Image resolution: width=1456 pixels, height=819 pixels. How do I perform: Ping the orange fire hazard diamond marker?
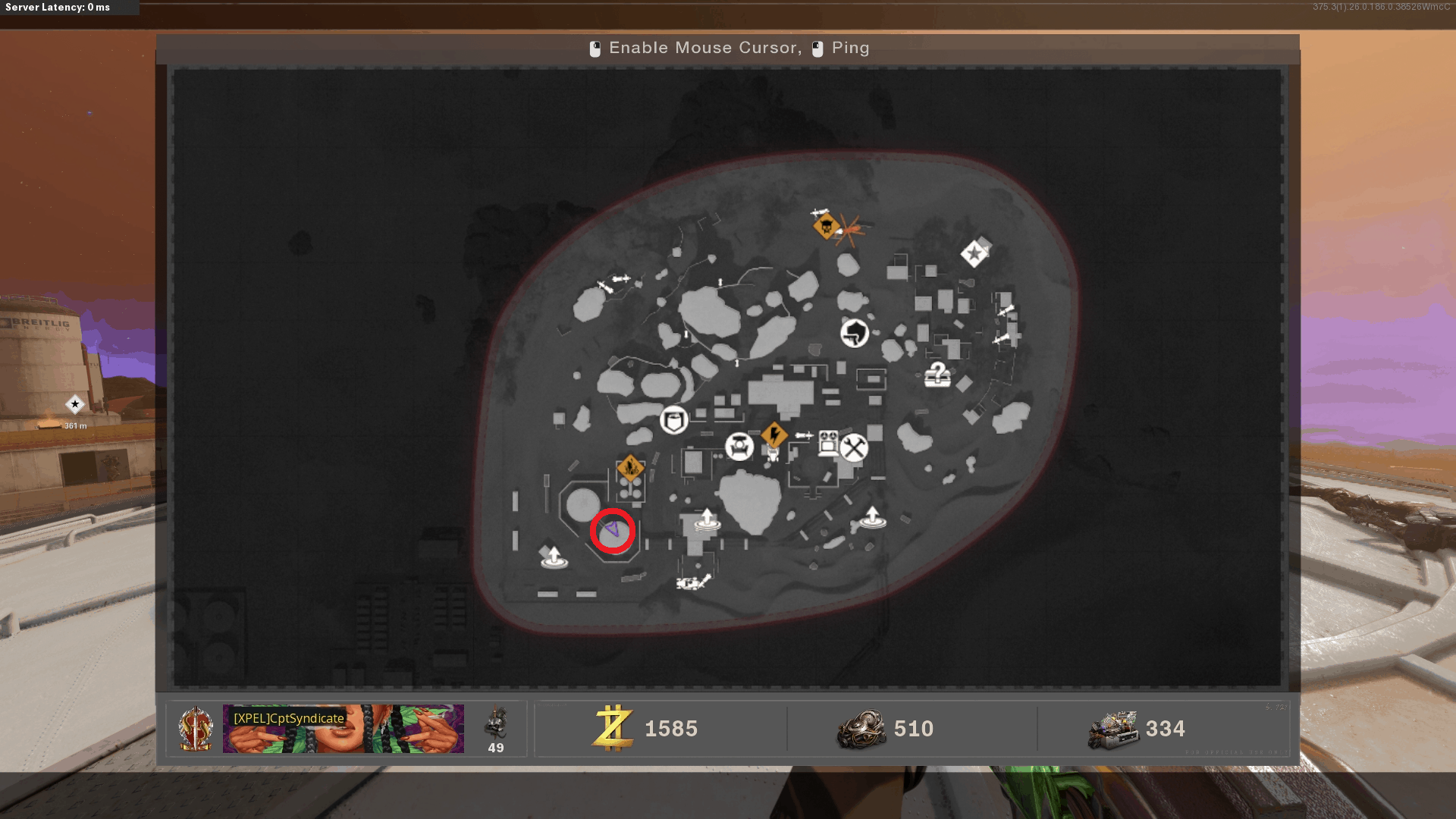click(630, 468)
